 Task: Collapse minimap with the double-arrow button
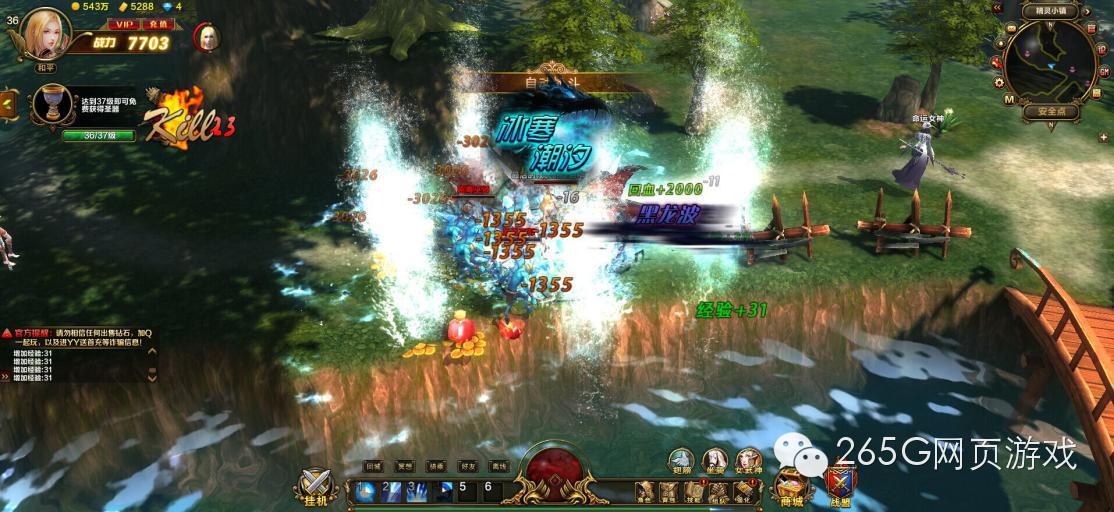[998, 7]
